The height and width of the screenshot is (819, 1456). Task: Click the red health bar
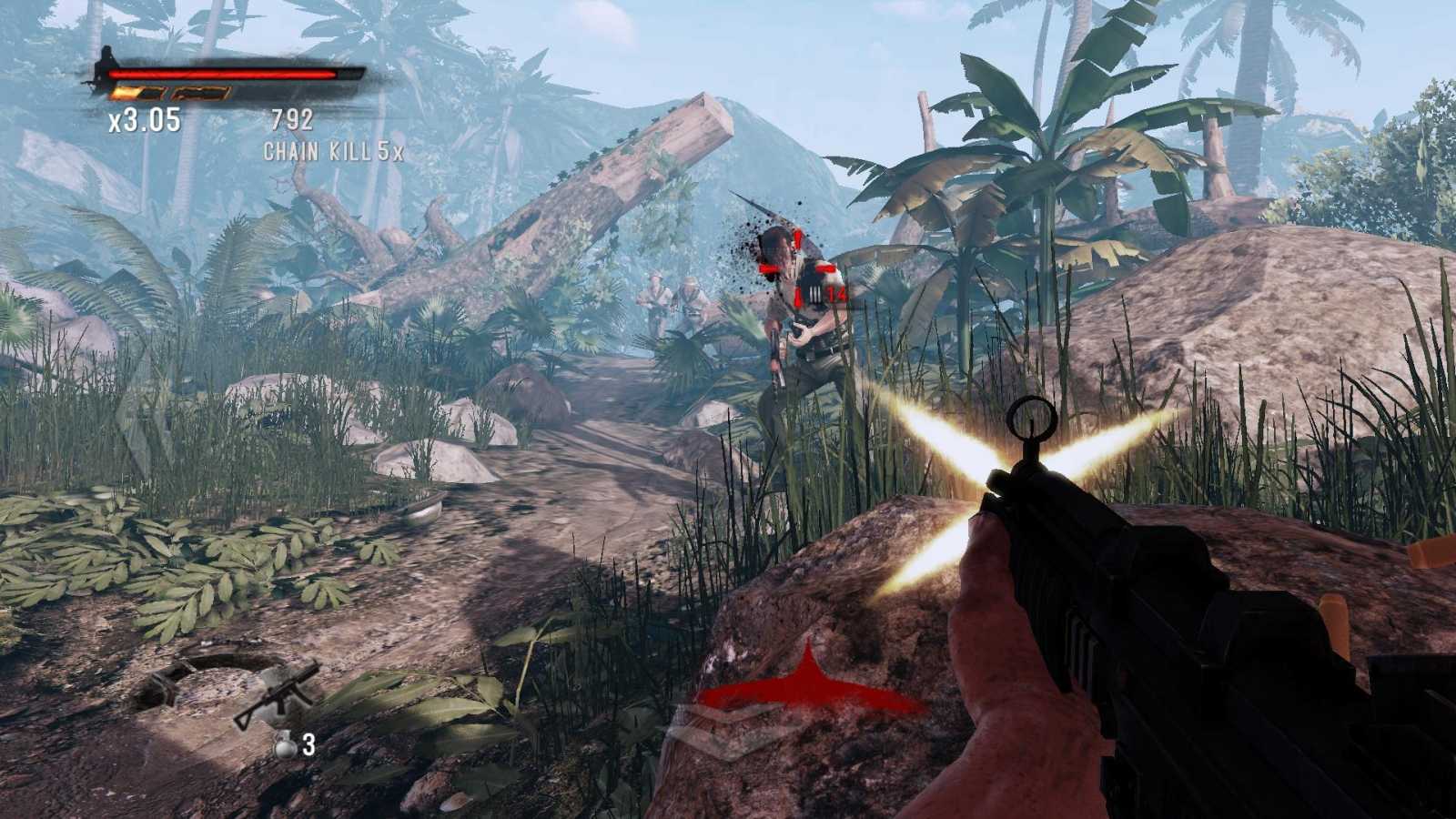coord(221,76)
